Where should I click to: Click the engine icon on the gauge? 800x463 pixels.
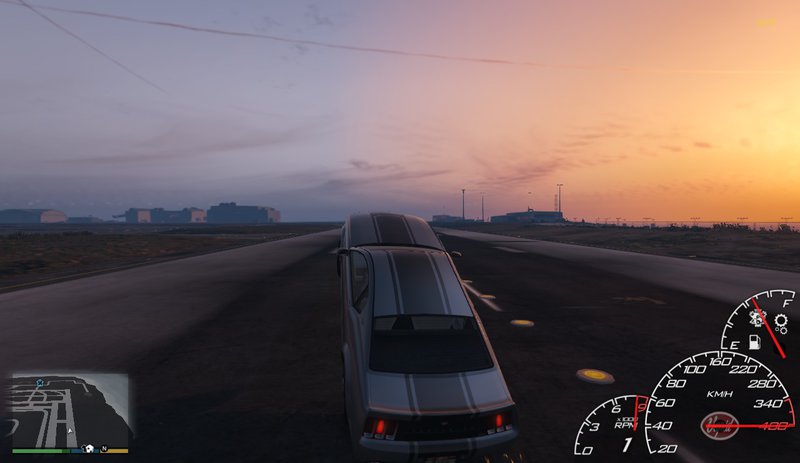pos(757,318)
